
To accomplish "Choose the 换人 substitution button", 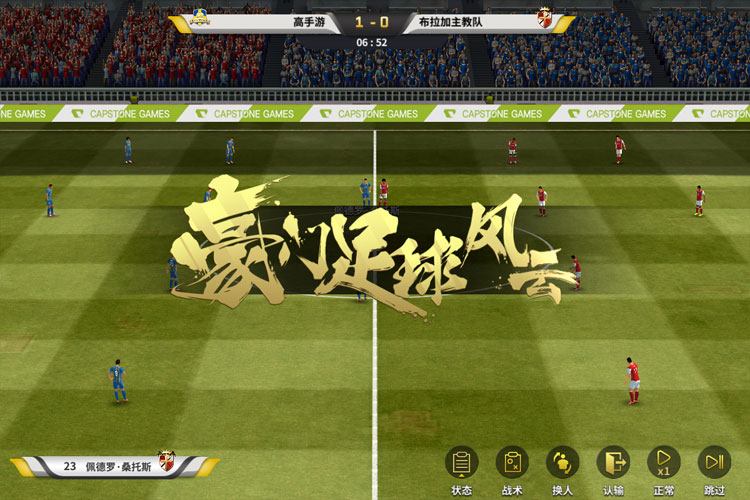I will [x=562, y=463].
